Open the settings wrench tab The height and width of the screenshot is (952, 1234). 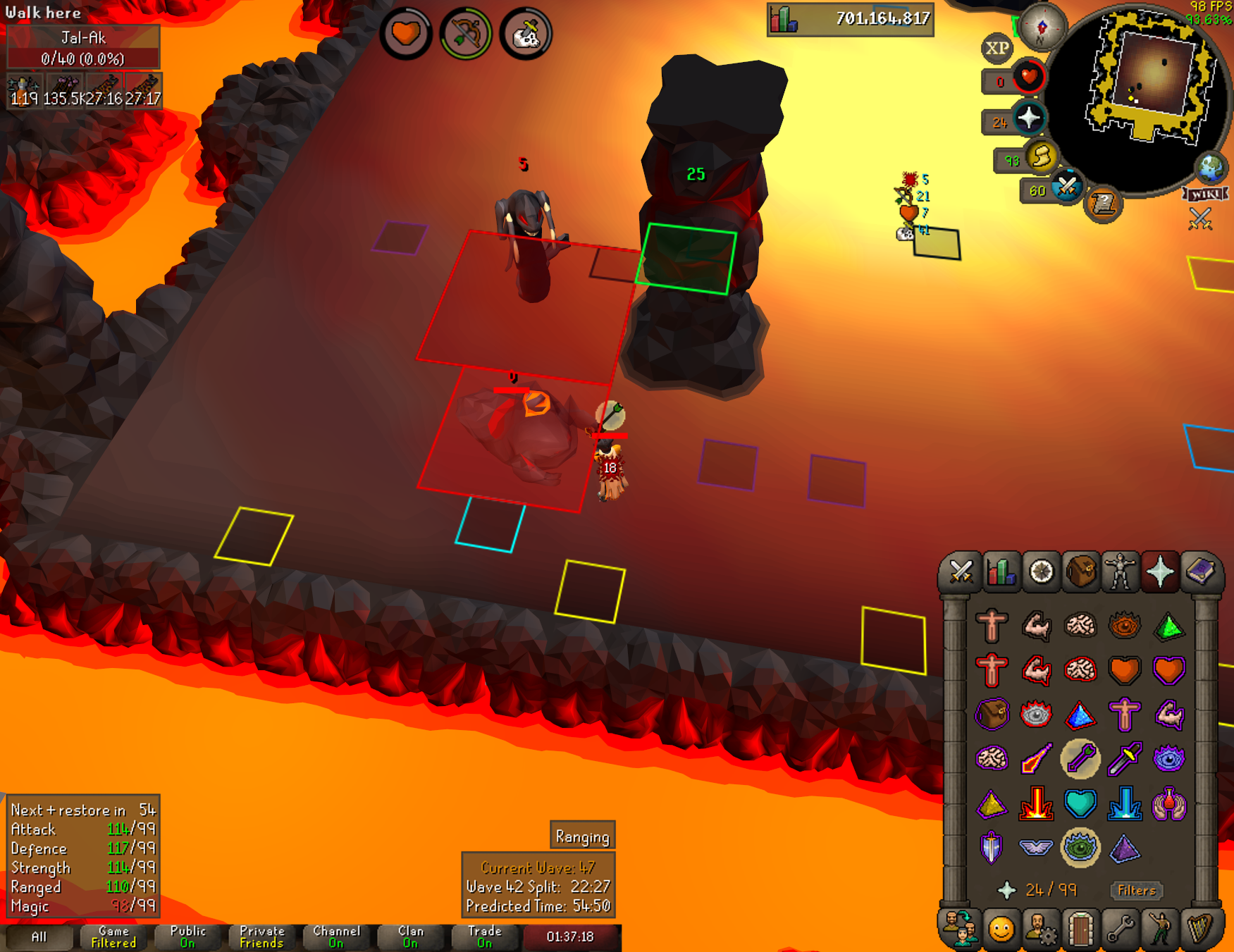(1120, 929)
